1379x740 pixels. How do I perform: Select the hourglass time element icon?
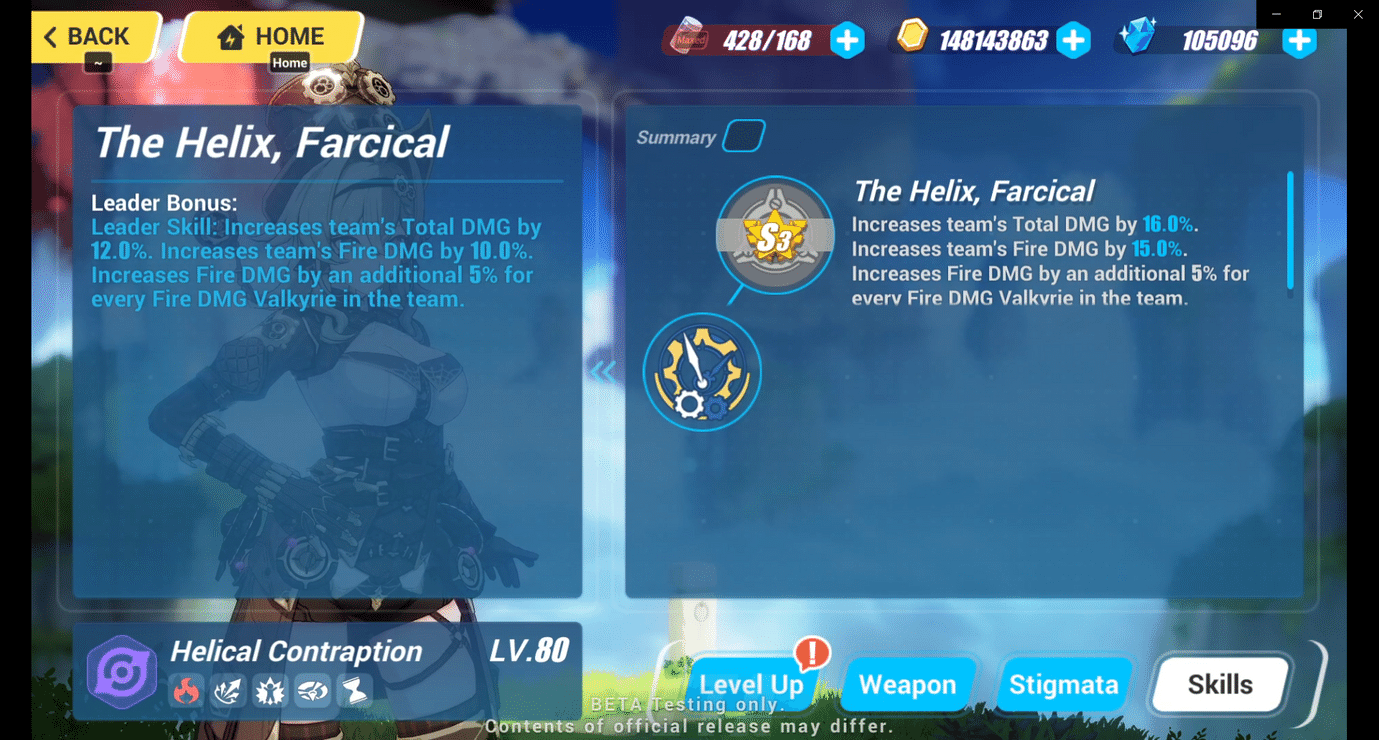tap(354, 690)
